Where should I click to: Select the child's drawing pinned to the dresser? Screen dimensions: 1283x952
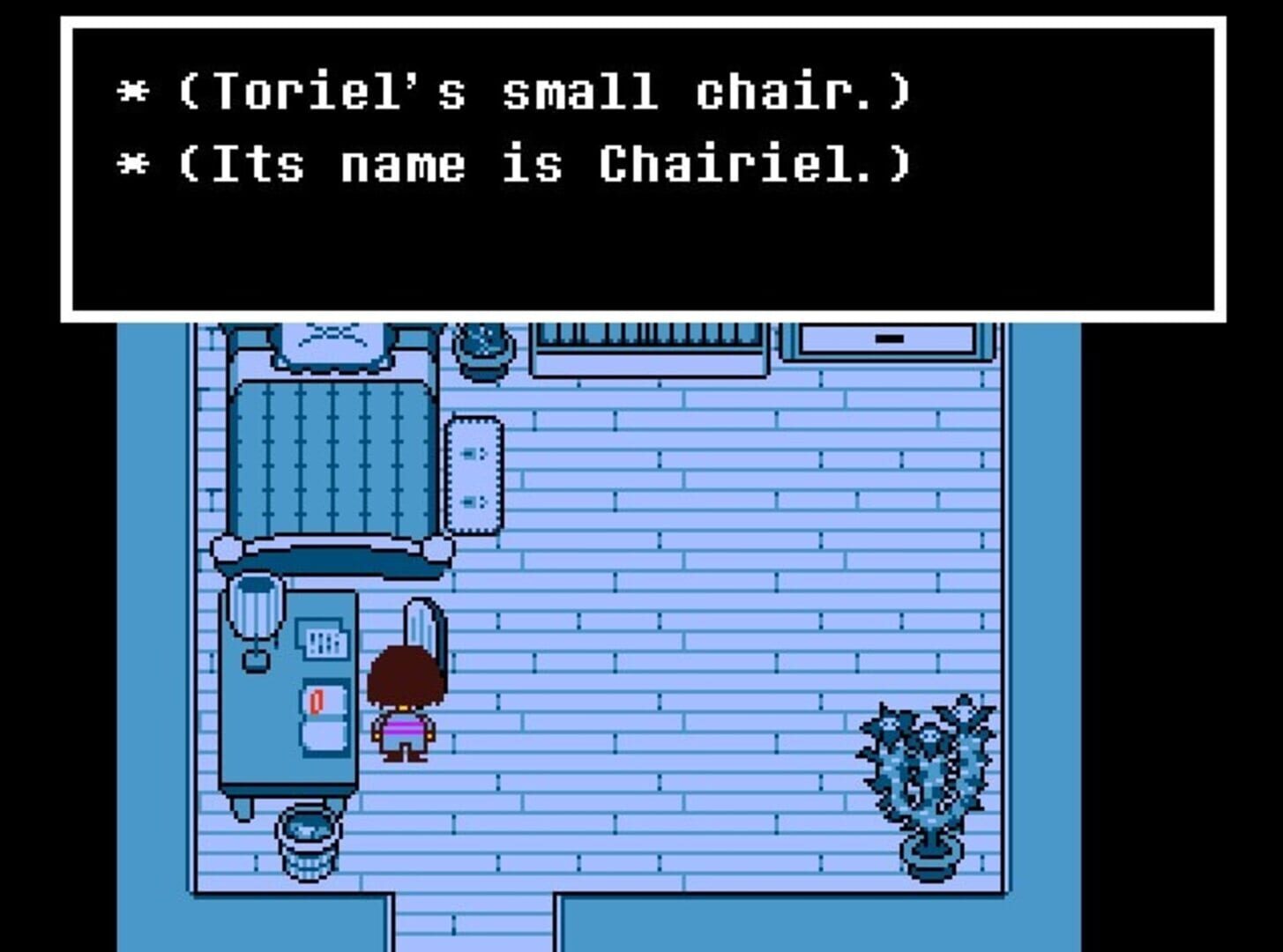(323, 639)
